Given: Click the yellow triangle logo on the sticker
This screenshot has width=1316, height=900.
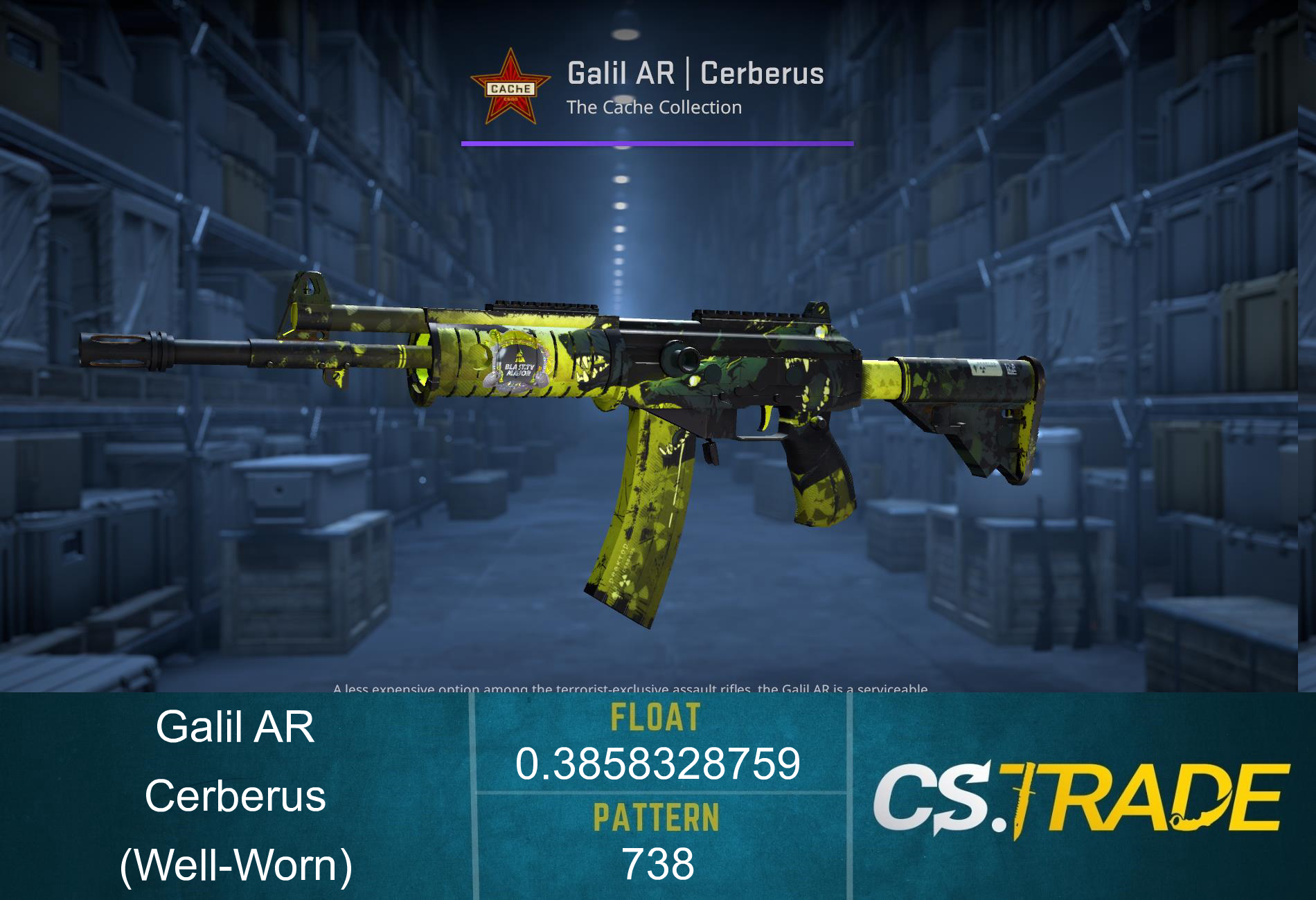Looking at the screenshot, I should 518,357.
